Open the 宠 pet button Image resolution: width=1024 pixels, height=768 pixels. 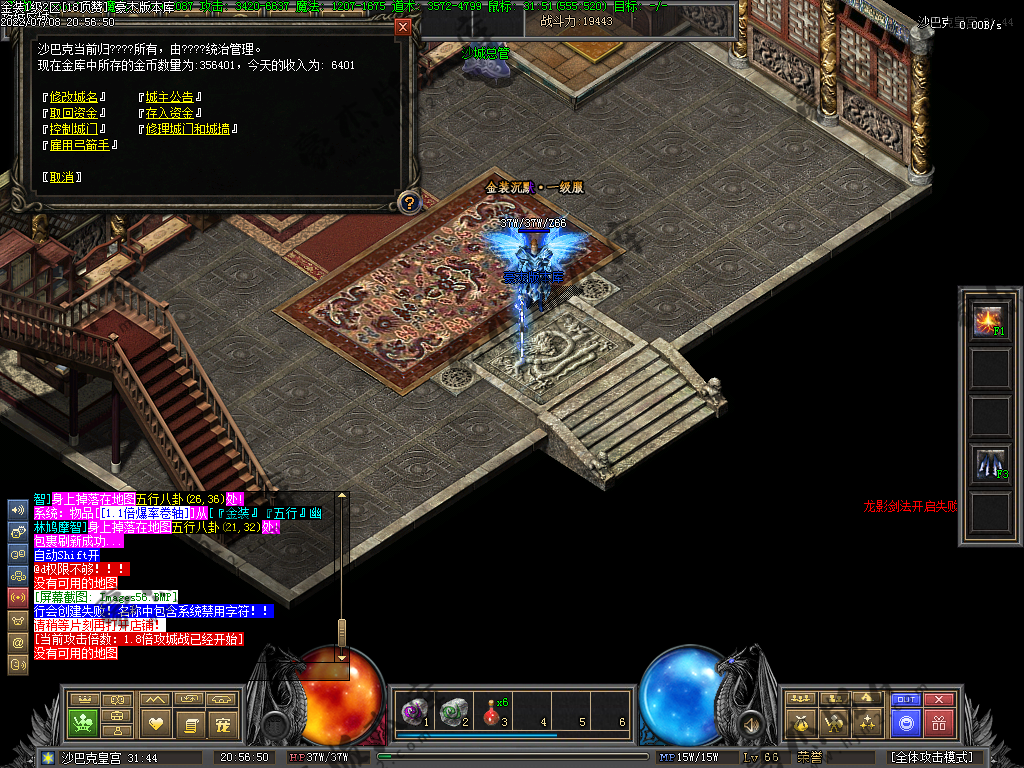pyautogui.click(x=223, y=722)
